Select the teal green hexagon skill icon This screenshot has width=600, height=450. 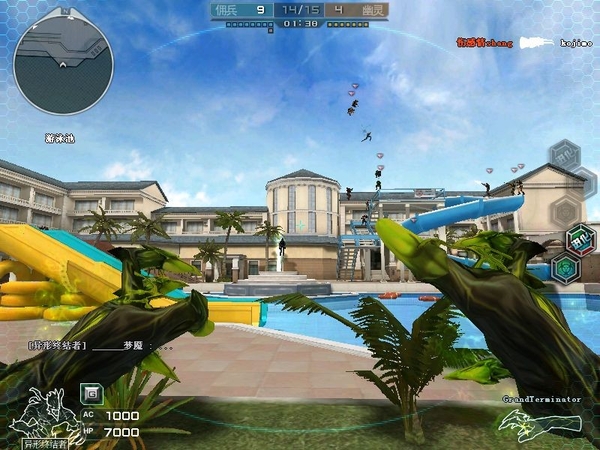566,267
